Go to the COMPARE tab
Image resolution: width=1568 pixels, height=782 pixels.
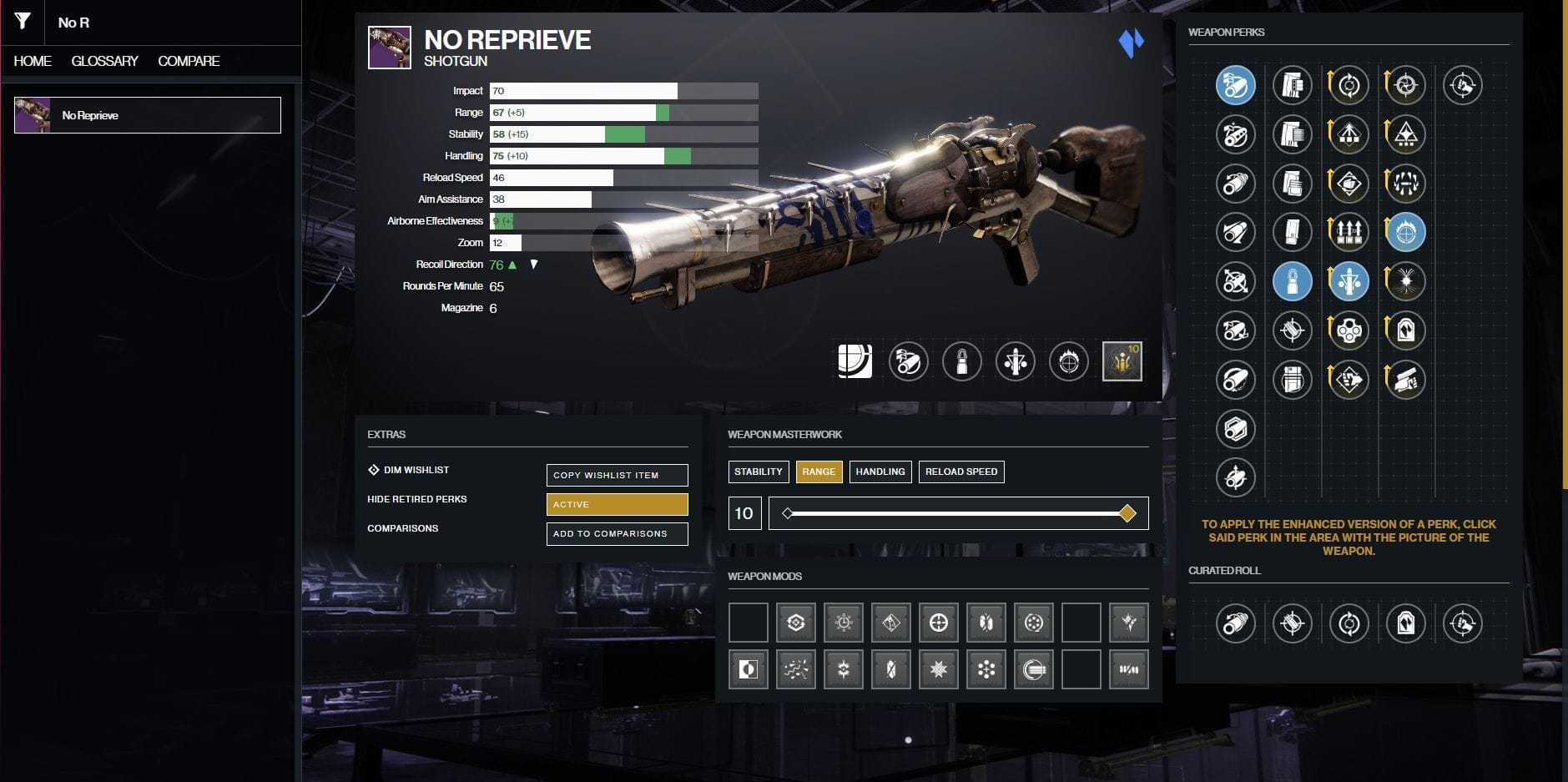point(189,60)
